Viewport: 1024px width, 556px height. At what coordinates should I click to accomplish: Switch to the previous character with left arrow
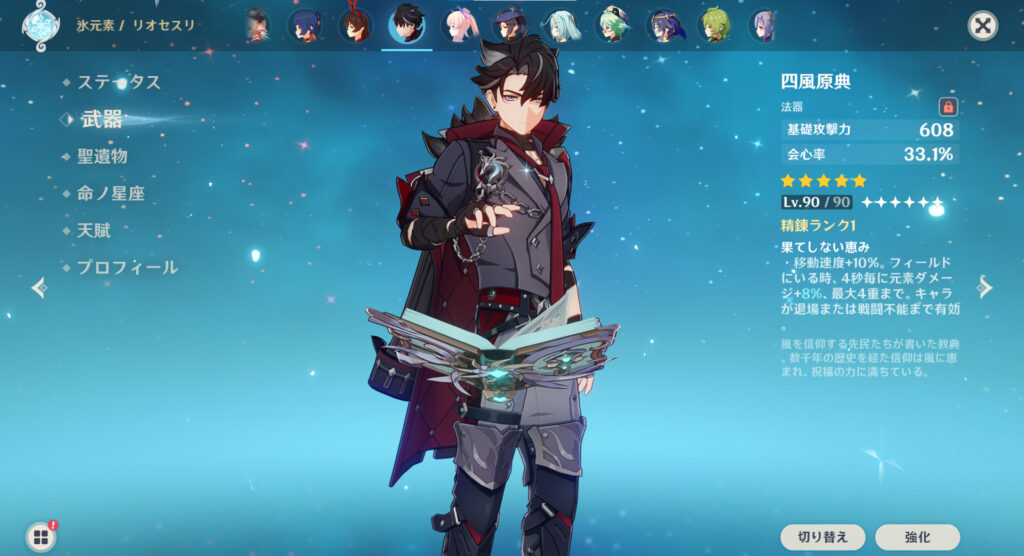39,288
